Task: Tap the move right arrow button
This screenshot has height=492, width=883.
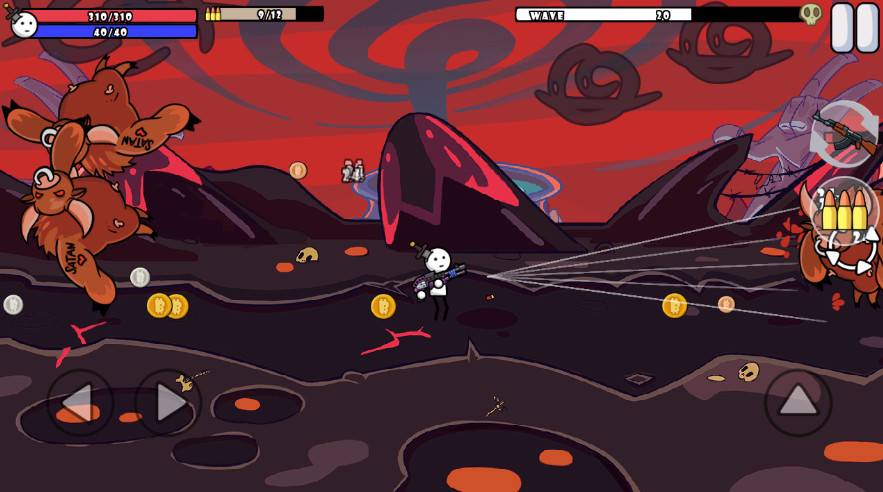Action: pos(168,402)
